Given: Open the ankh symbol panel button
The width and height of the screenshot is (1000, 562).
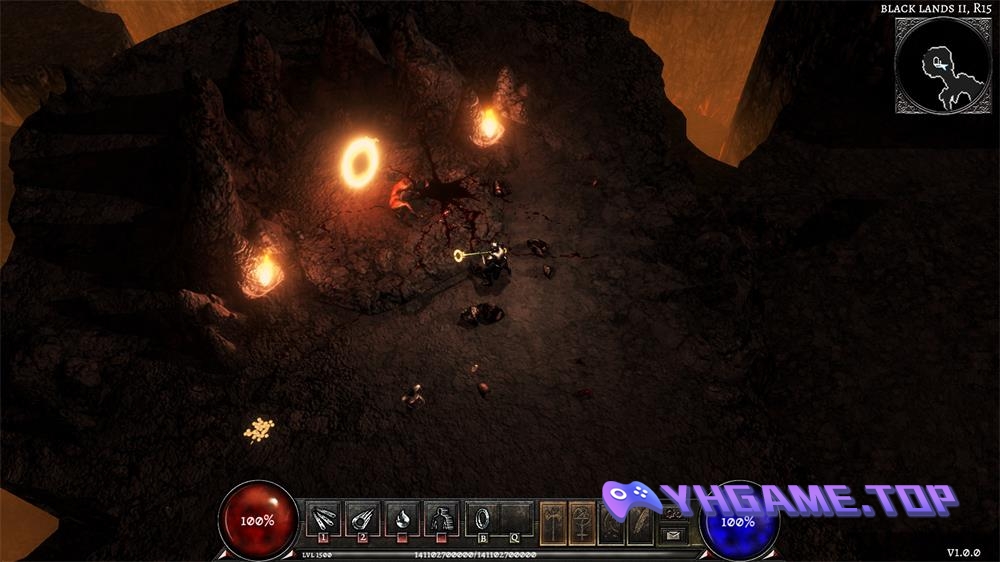Looking at the screenshot, I should 583,521.
